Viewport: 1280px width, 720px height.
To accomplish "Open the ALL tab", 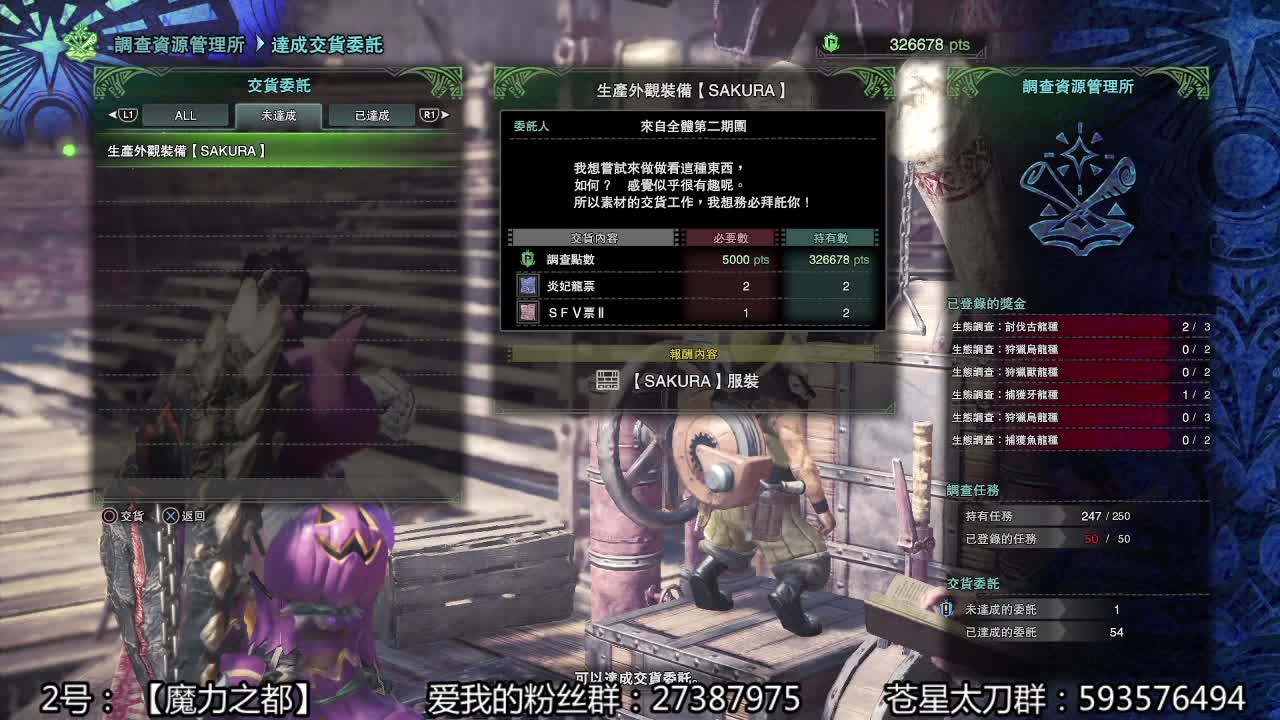I will tap(185, 114).
